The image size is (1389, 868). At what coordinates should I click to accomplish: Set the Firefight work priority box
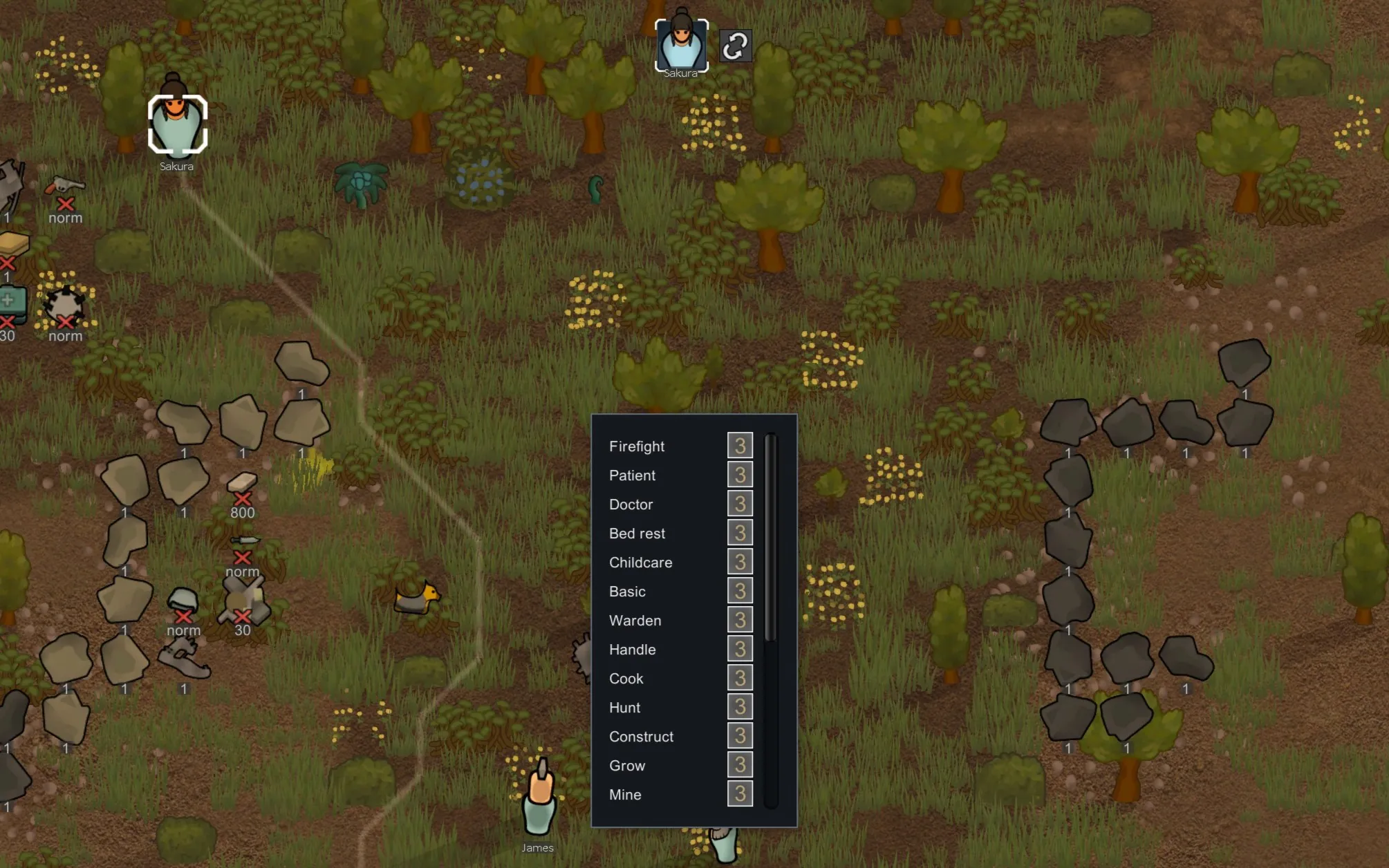click(740, 446)
